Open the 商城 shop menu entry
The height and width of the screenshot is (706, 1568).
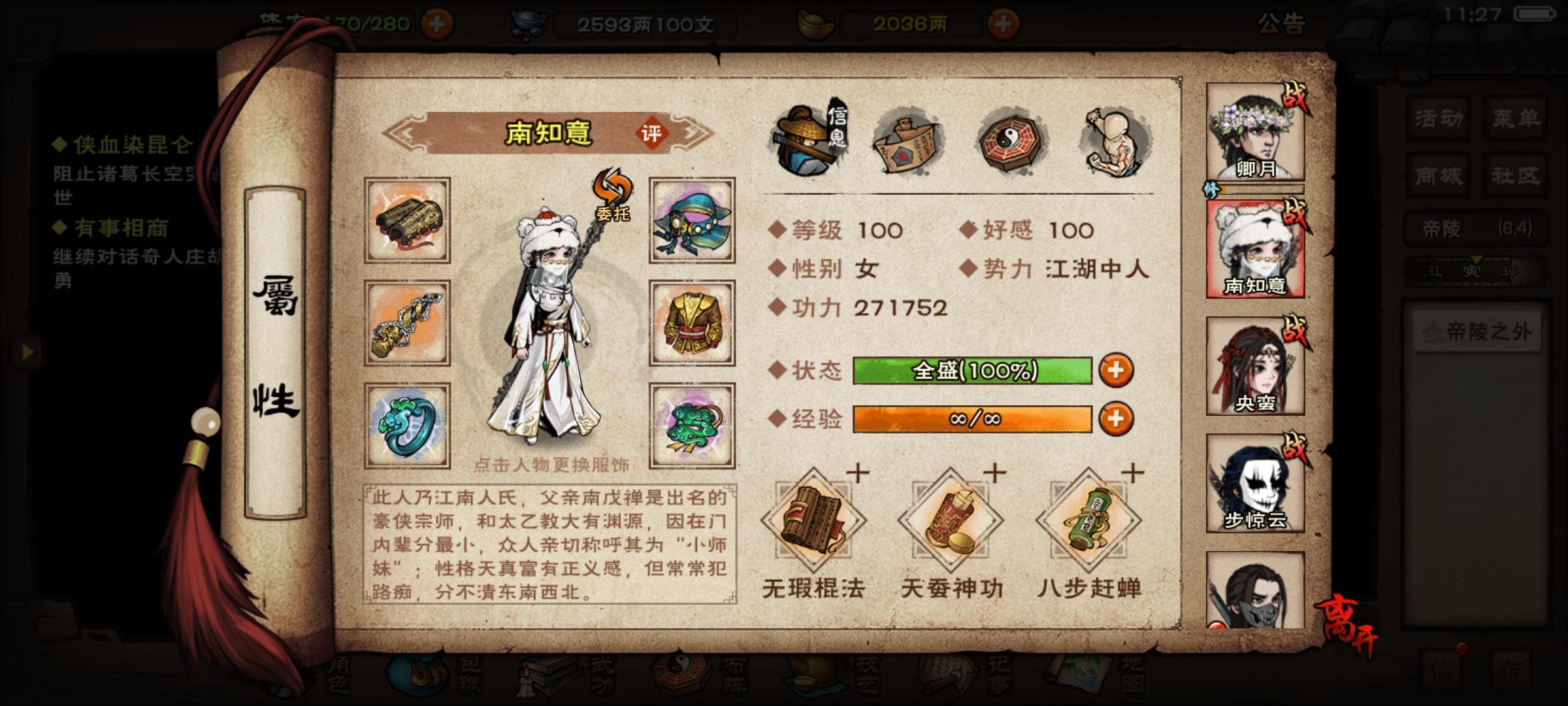(1437, 175)
